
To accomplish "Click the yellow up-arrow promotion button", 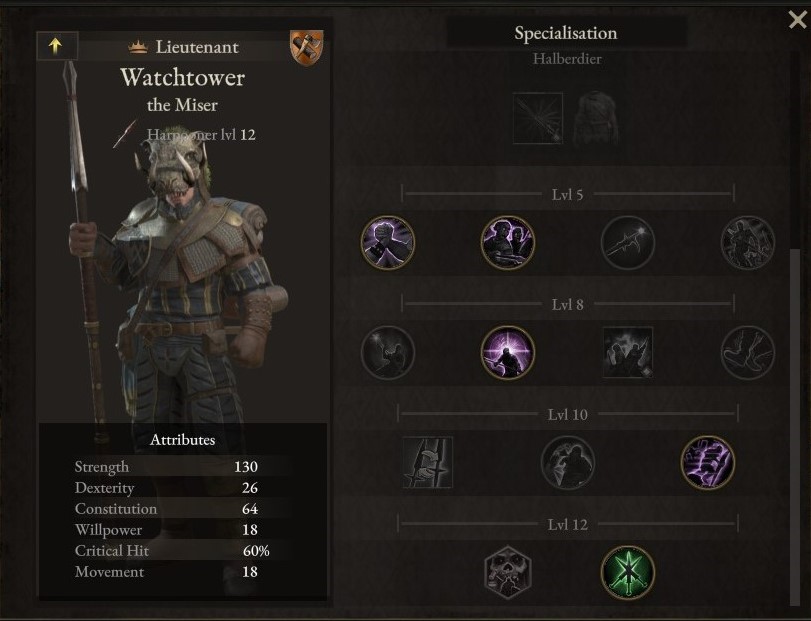I will pyautogui.click(x=56, y=46).
